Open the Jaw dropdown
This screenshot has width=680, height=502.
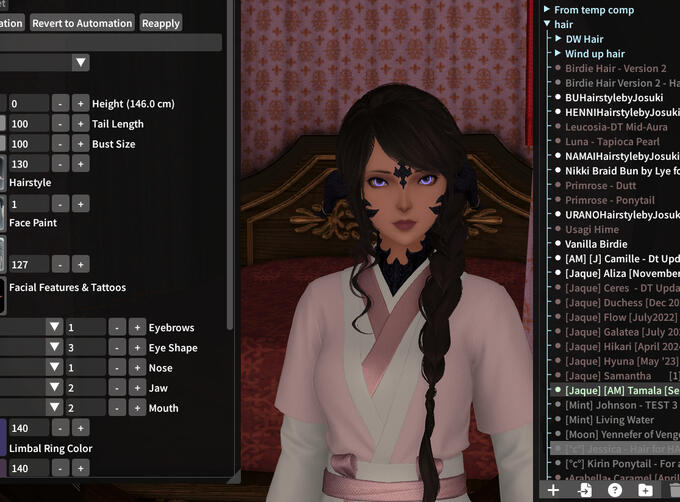[x=55, y=388]
